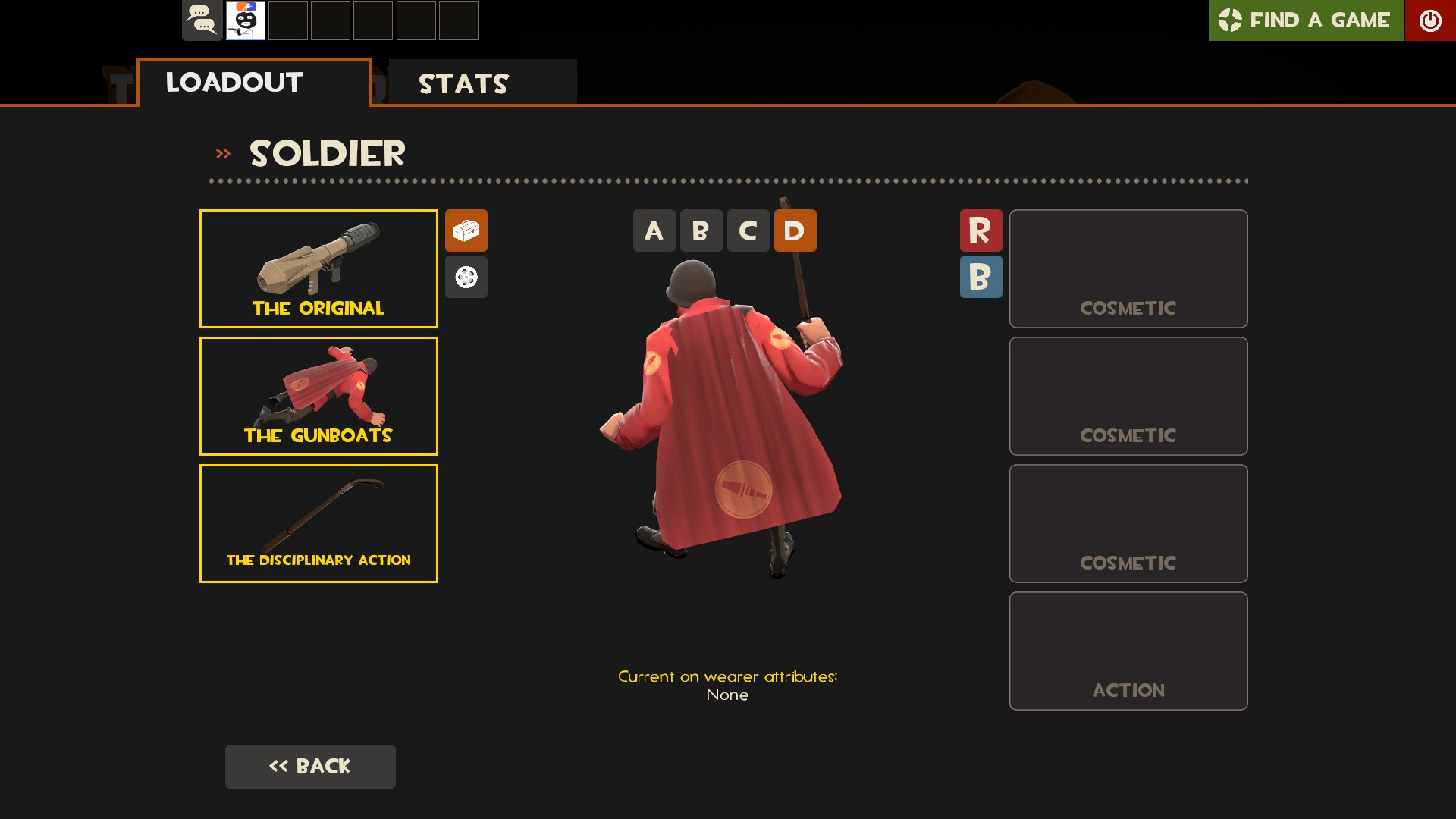Toggle loadout preset D
The height and width of the screenshot is (819, 1456).
(x=795, y=231)
